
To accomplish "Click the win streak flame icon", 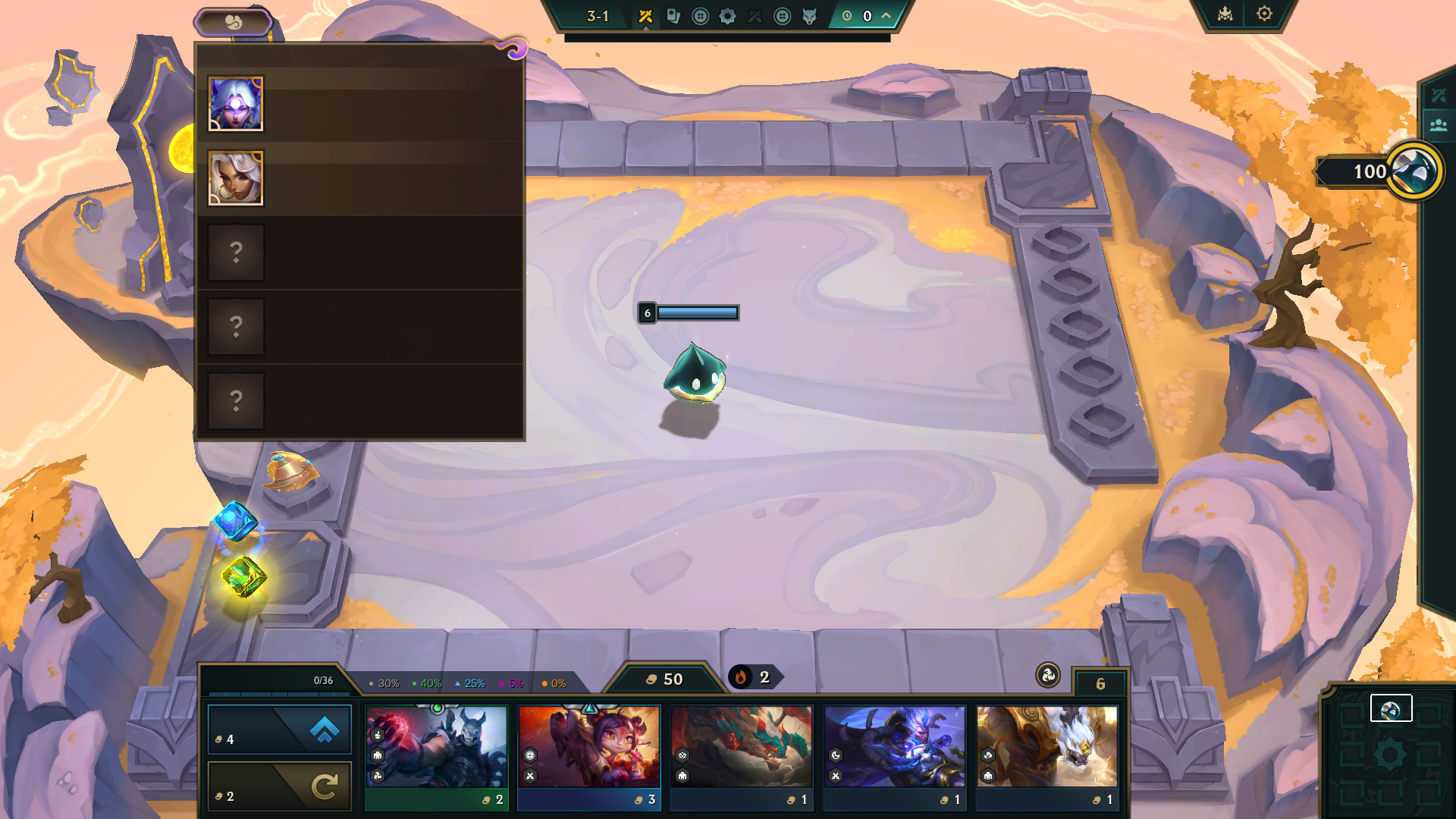I will pos(742,679).
